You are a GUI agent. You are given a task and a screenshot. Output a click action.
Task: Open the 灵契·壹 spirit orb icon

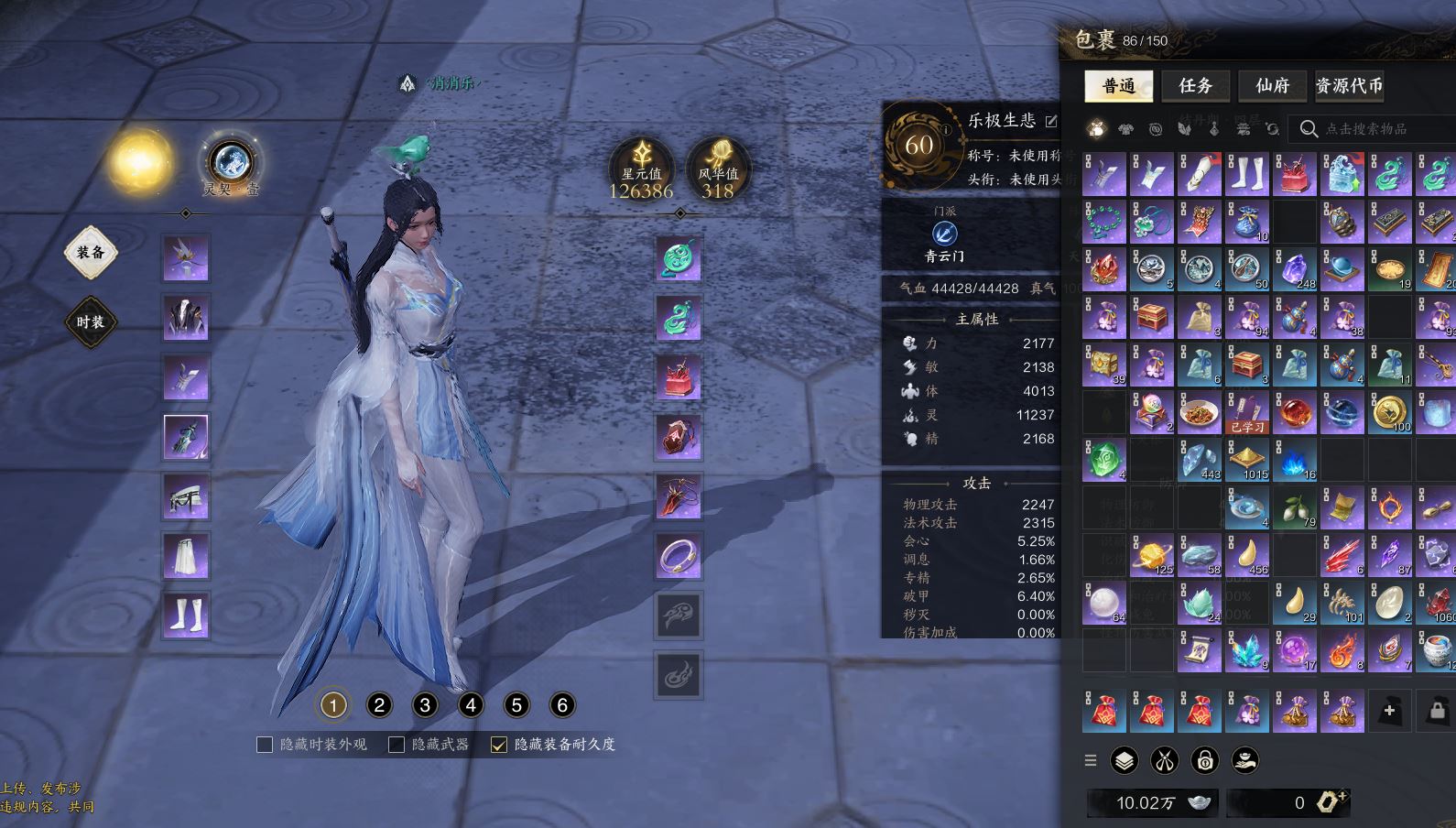(x=232, y=163)
